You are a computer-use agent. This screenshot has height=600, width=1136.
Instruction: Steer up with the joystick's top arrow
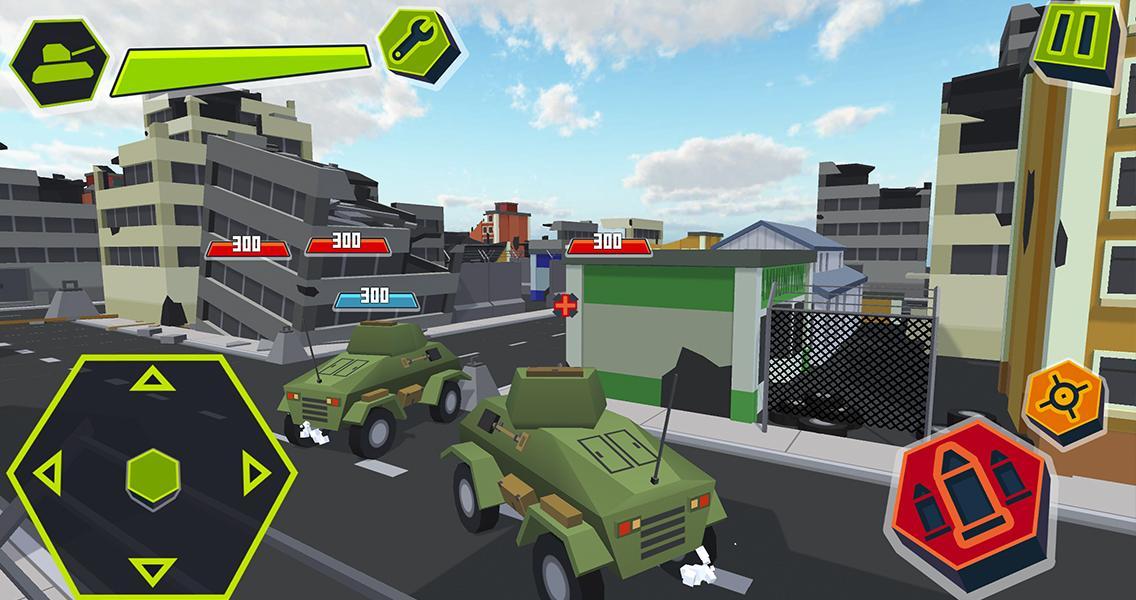coord(152,380)
